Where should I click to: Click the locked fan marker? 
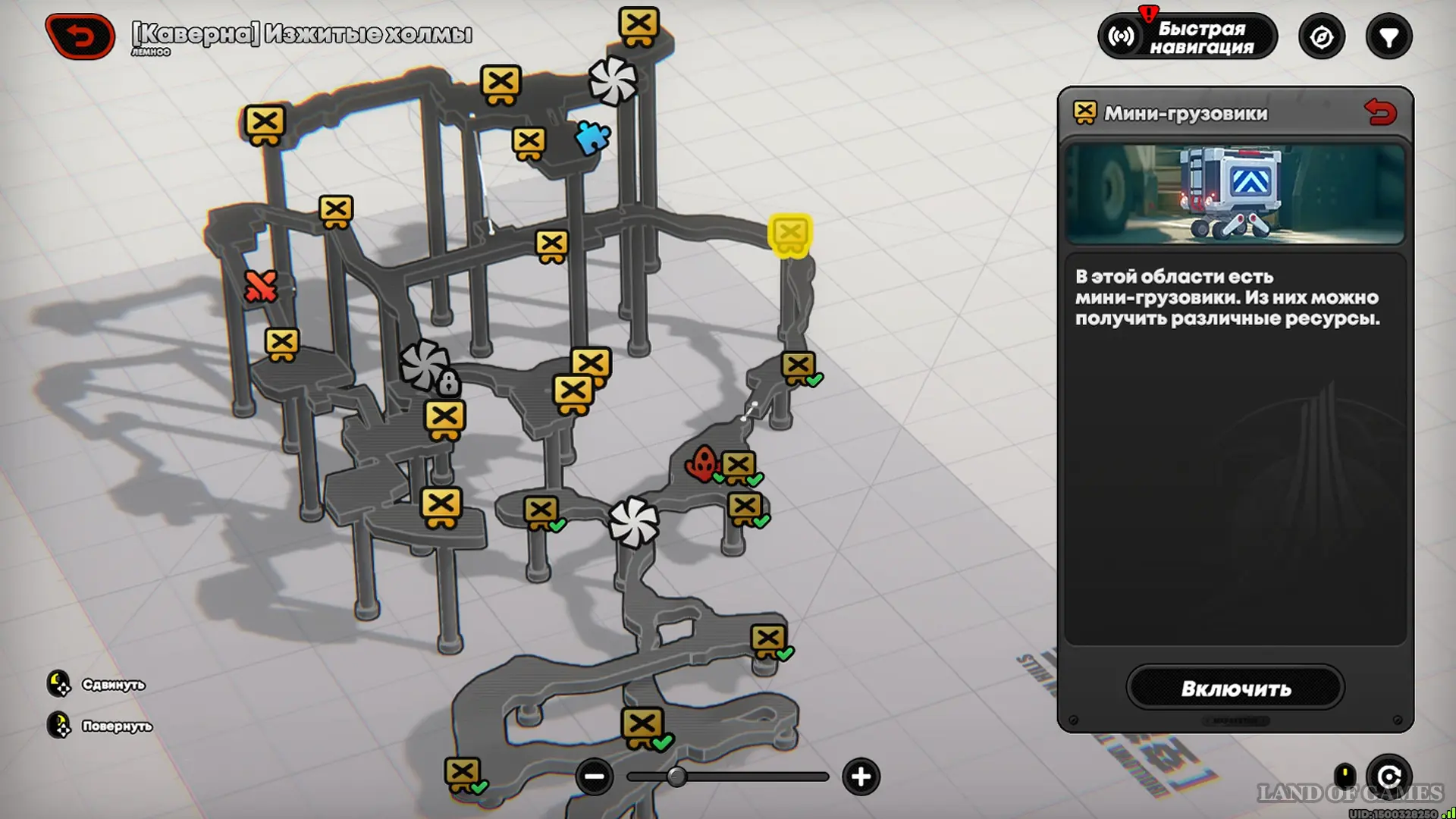pos(427,366)
